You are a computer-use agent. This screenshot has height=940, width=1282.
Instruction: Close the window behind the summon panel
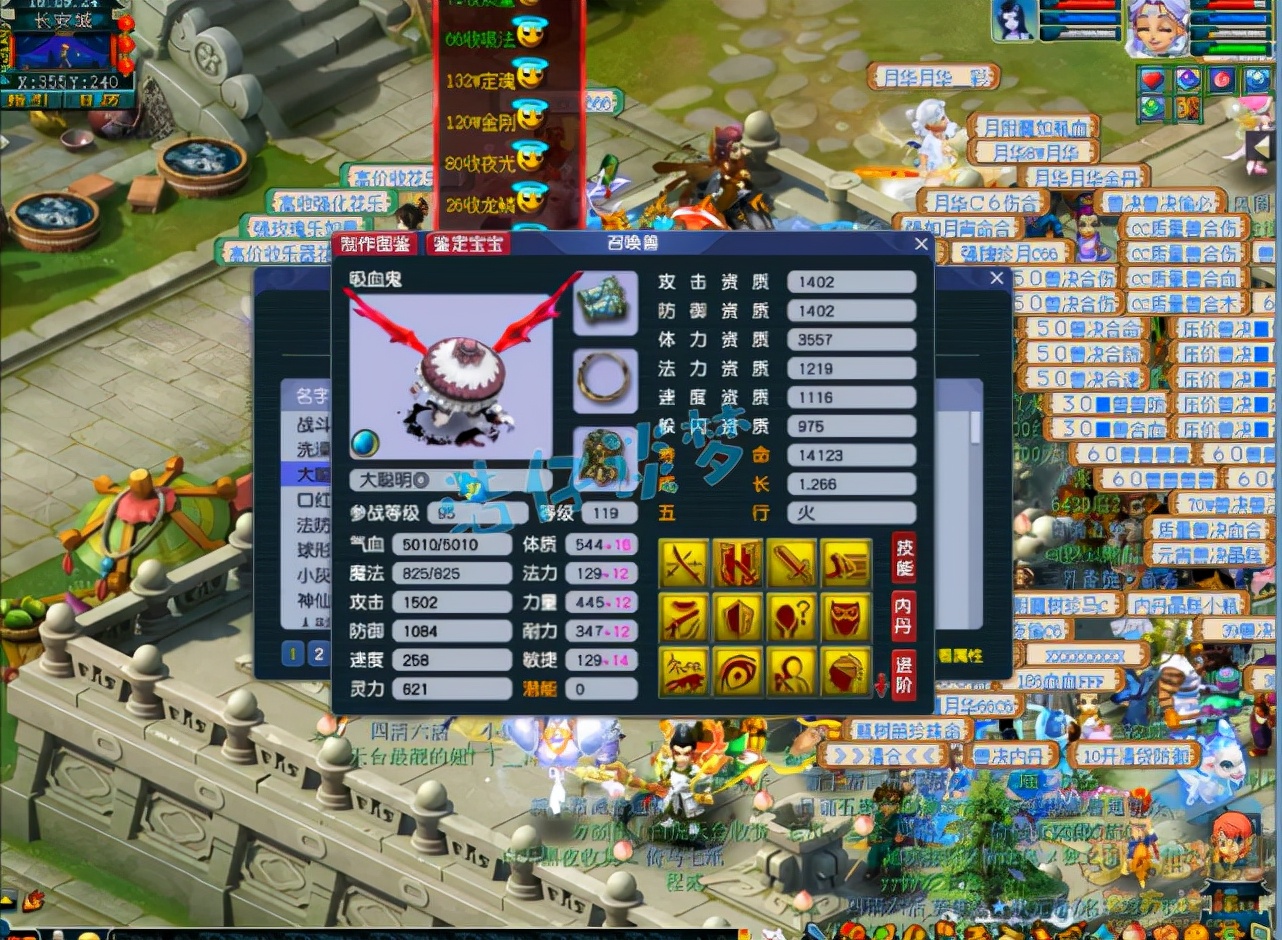pyautogui.click(x=996, y=278)
